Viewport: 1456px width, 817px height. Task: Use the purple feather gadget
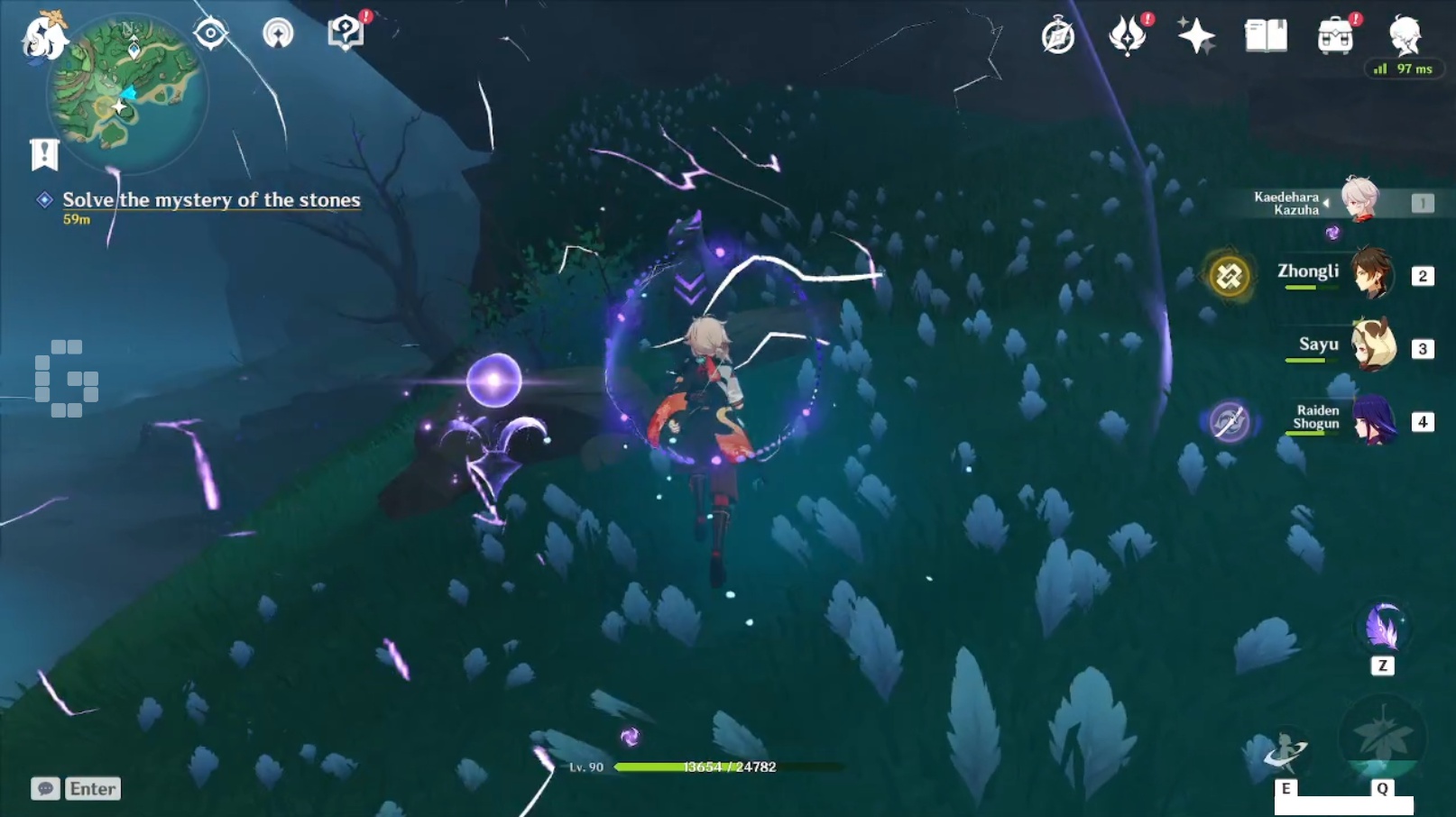coord(1382,628)
